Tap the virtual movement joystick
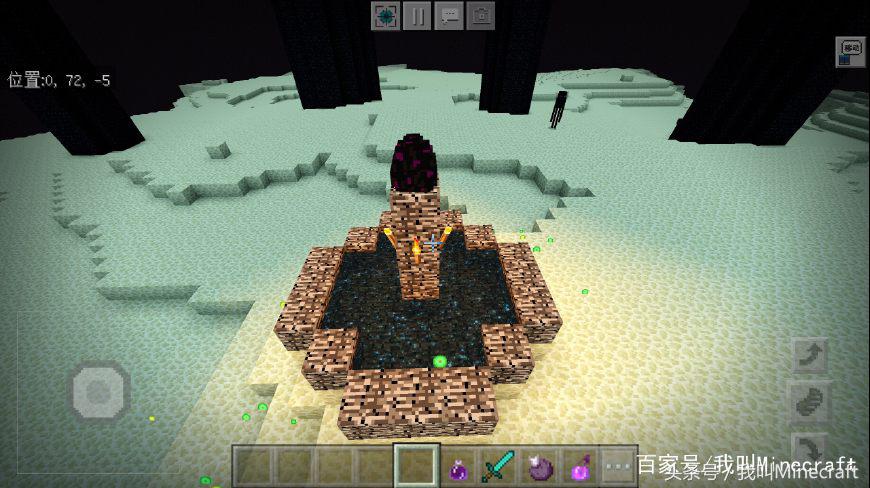The image size is (870, 488). pyautogui.click(x=99, y=389)
